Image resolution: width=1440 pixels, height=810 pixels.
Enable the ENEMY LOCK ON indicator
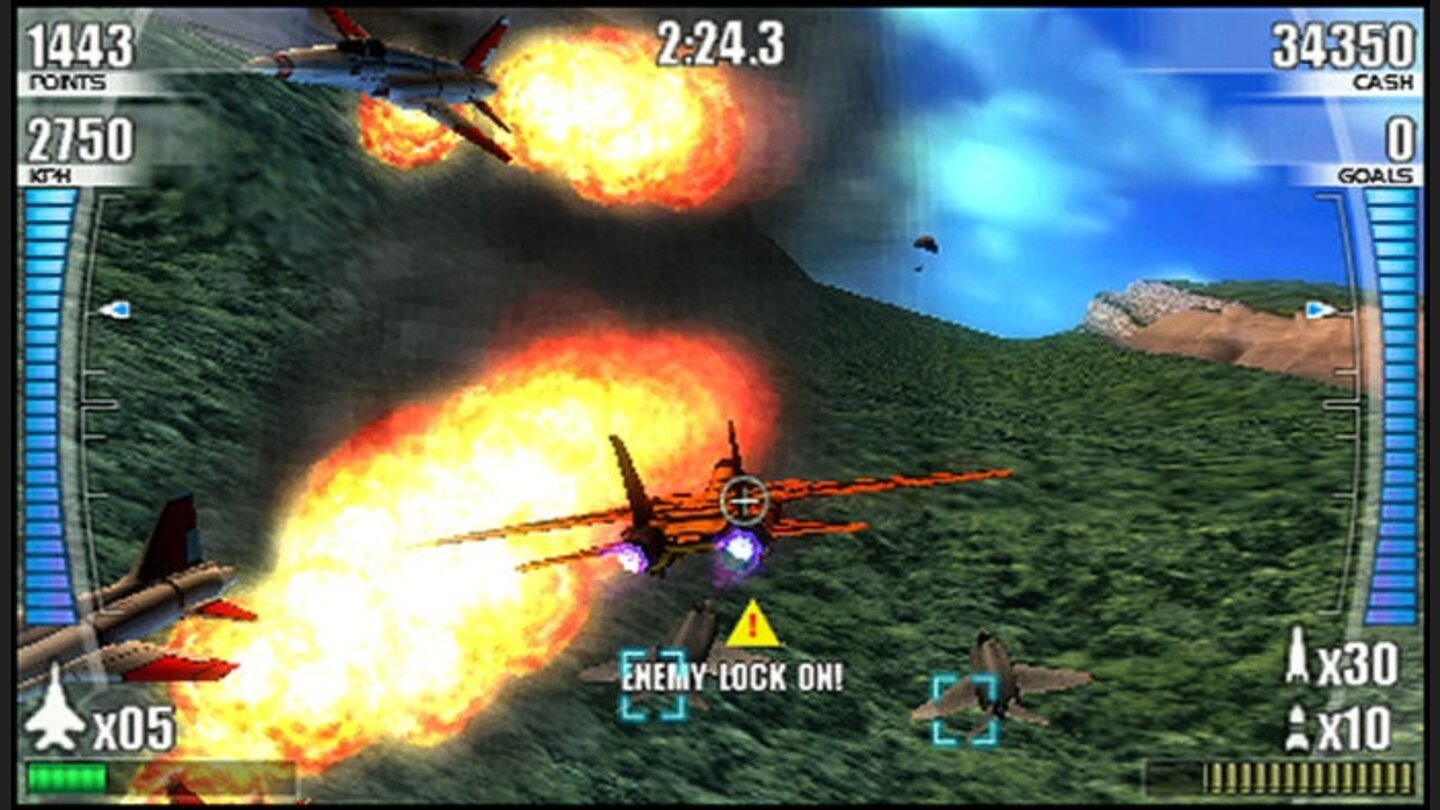tap(733, 674)
